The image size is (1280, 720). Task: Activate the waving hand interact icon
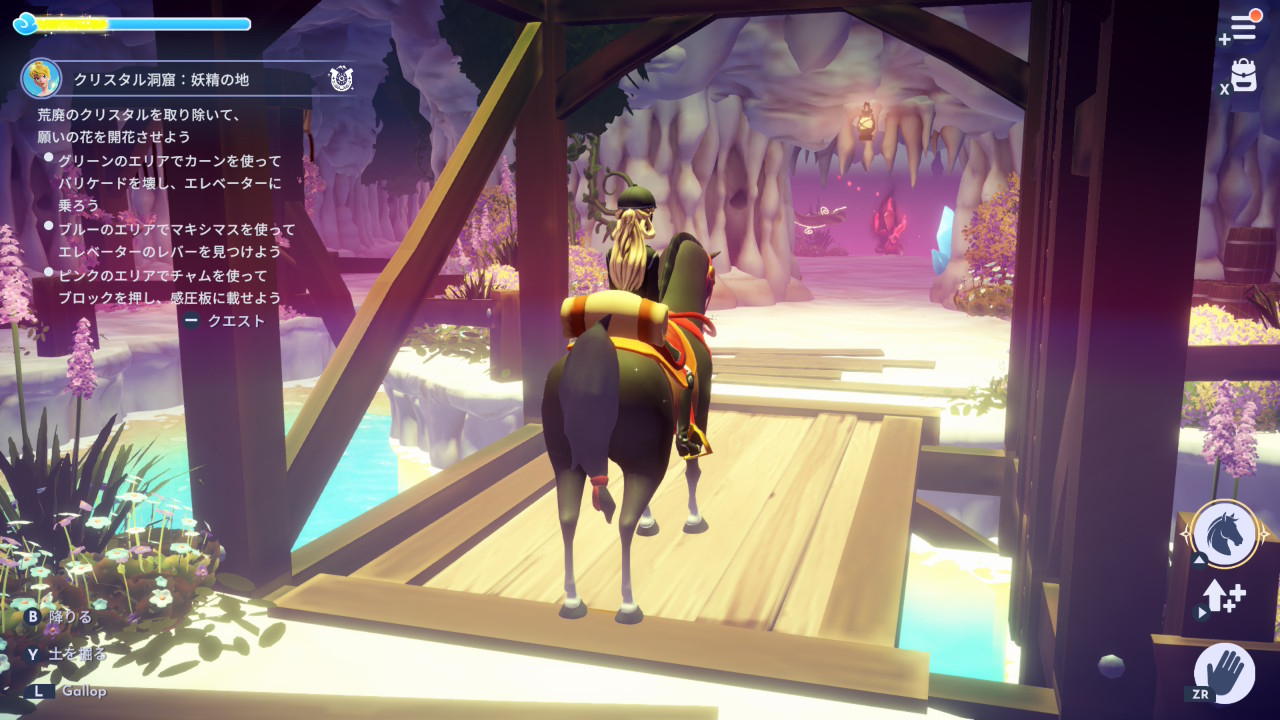point(1224,672)
